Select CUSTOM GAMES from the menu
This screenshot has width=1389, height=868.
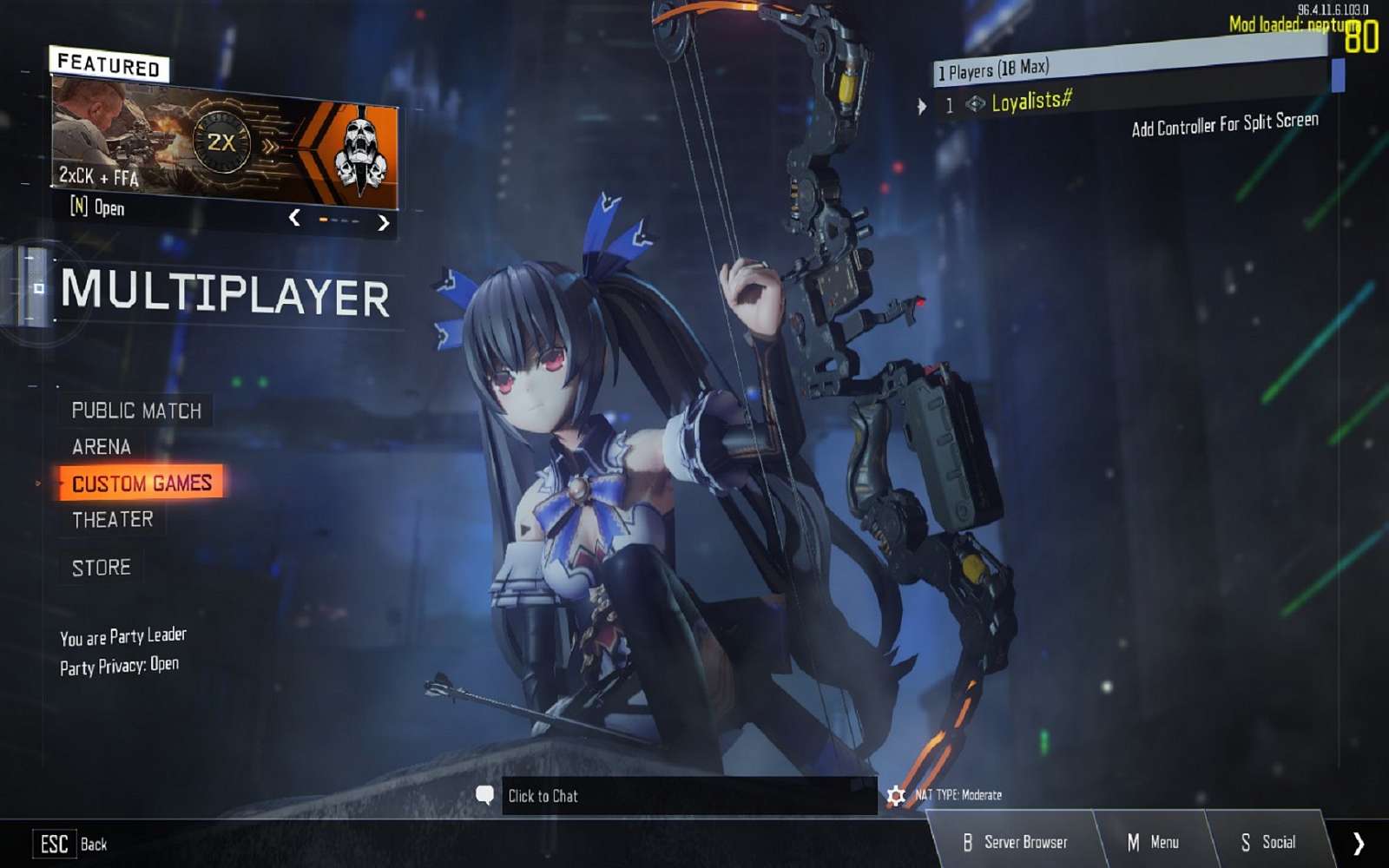pyautogui.click(x=143, y=483)
